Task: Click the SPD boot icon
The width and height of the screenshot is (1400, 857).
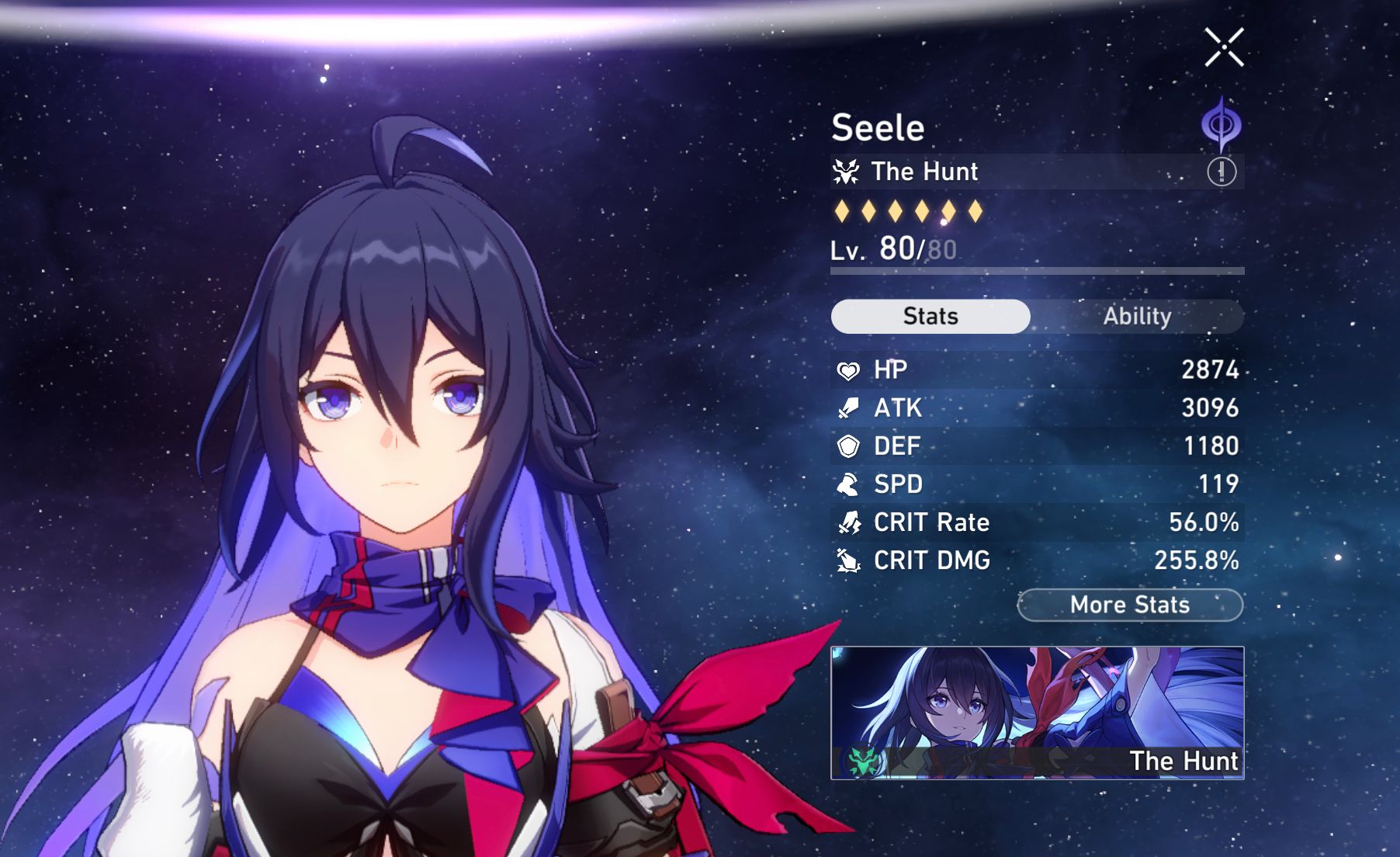Action: click(x=851, y=484)
